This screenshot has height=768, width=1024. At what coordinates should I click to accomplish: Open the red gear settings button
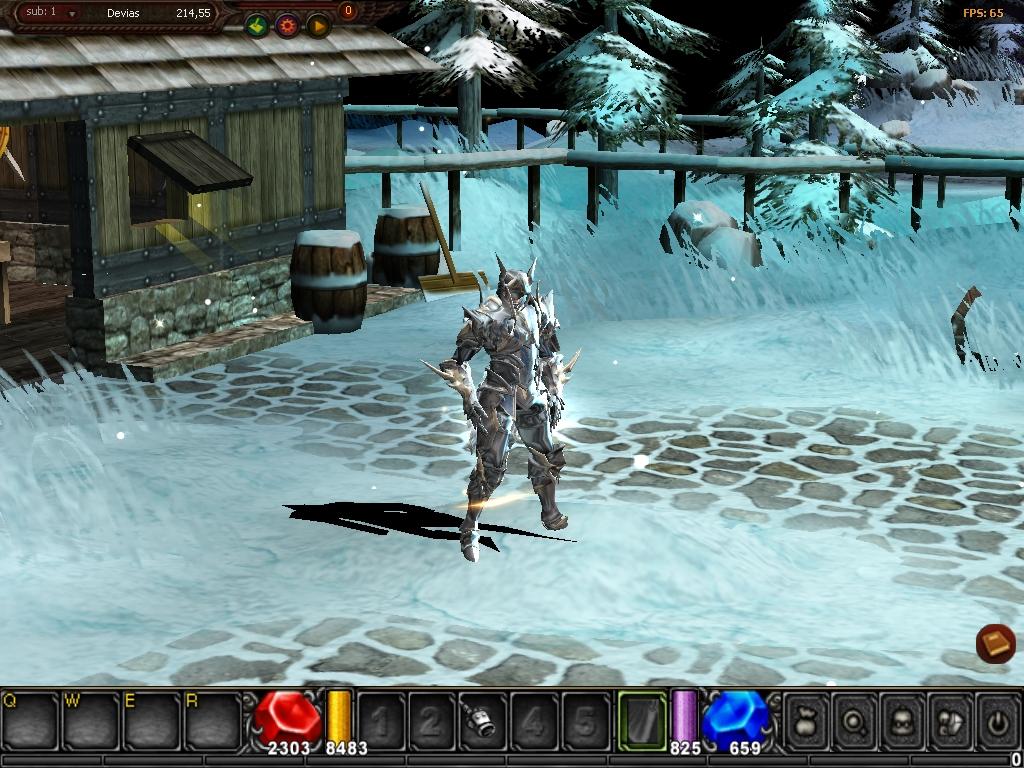coord(288,26)
